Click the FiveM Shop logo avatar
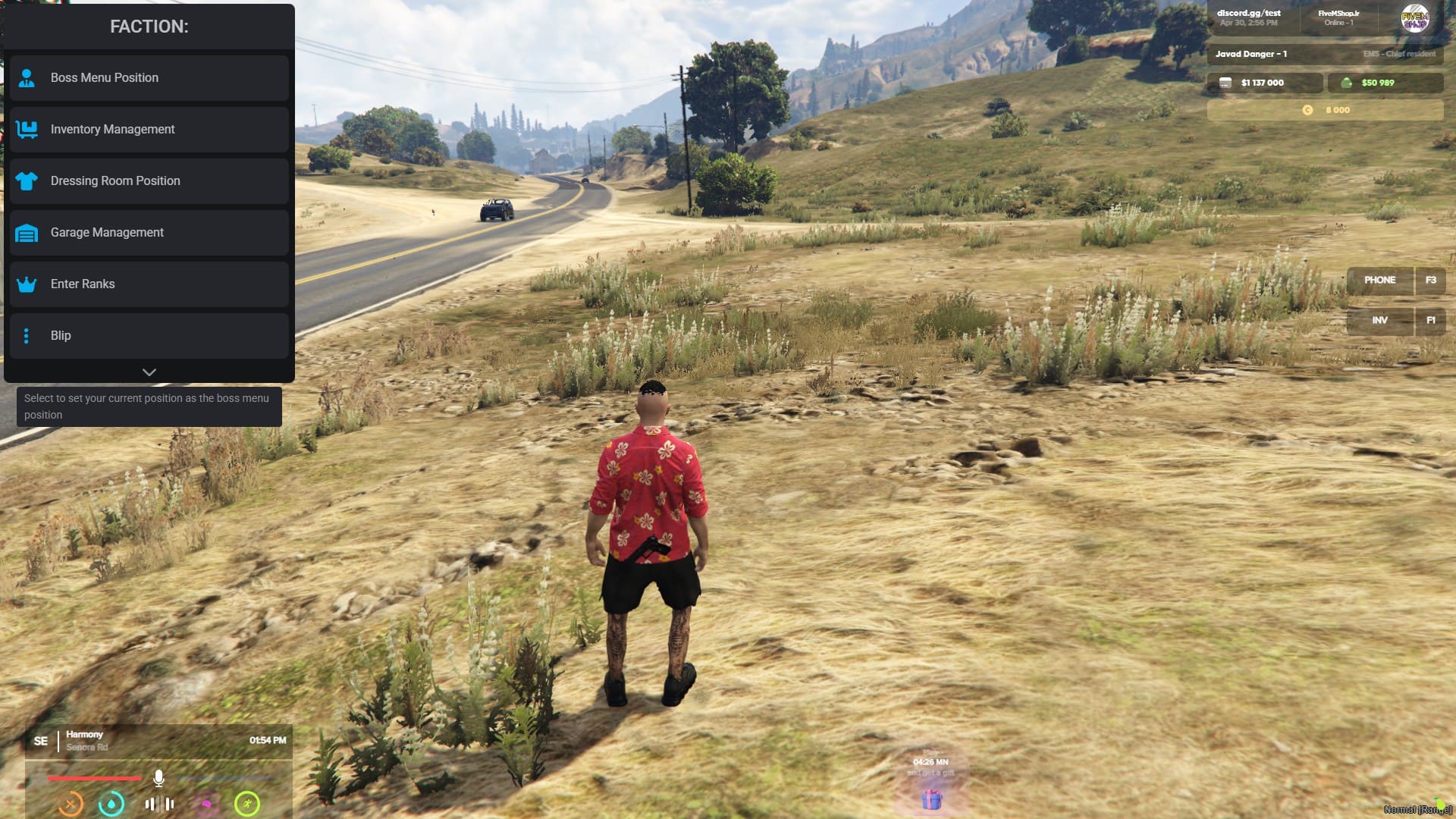Image resolution: width=1456 pixels, height=819 pixels. point(1414,18)
